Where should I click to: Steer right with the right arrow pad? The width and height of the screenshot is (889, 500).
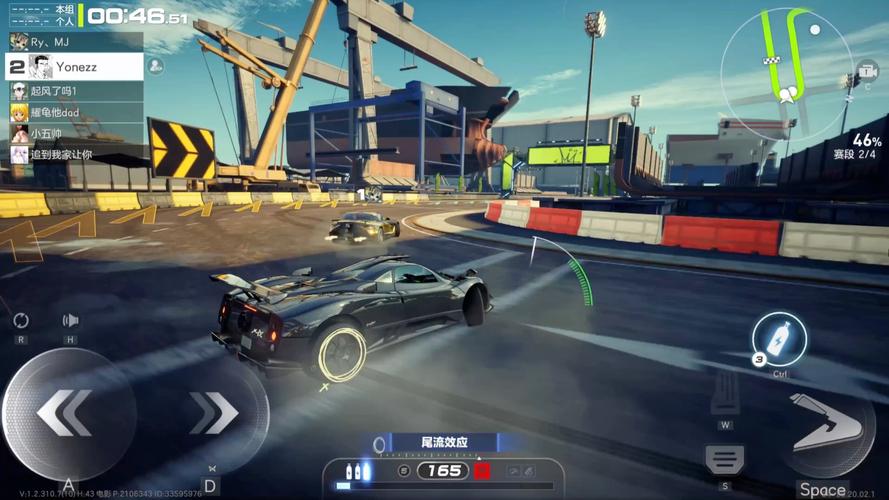[213, 413]
